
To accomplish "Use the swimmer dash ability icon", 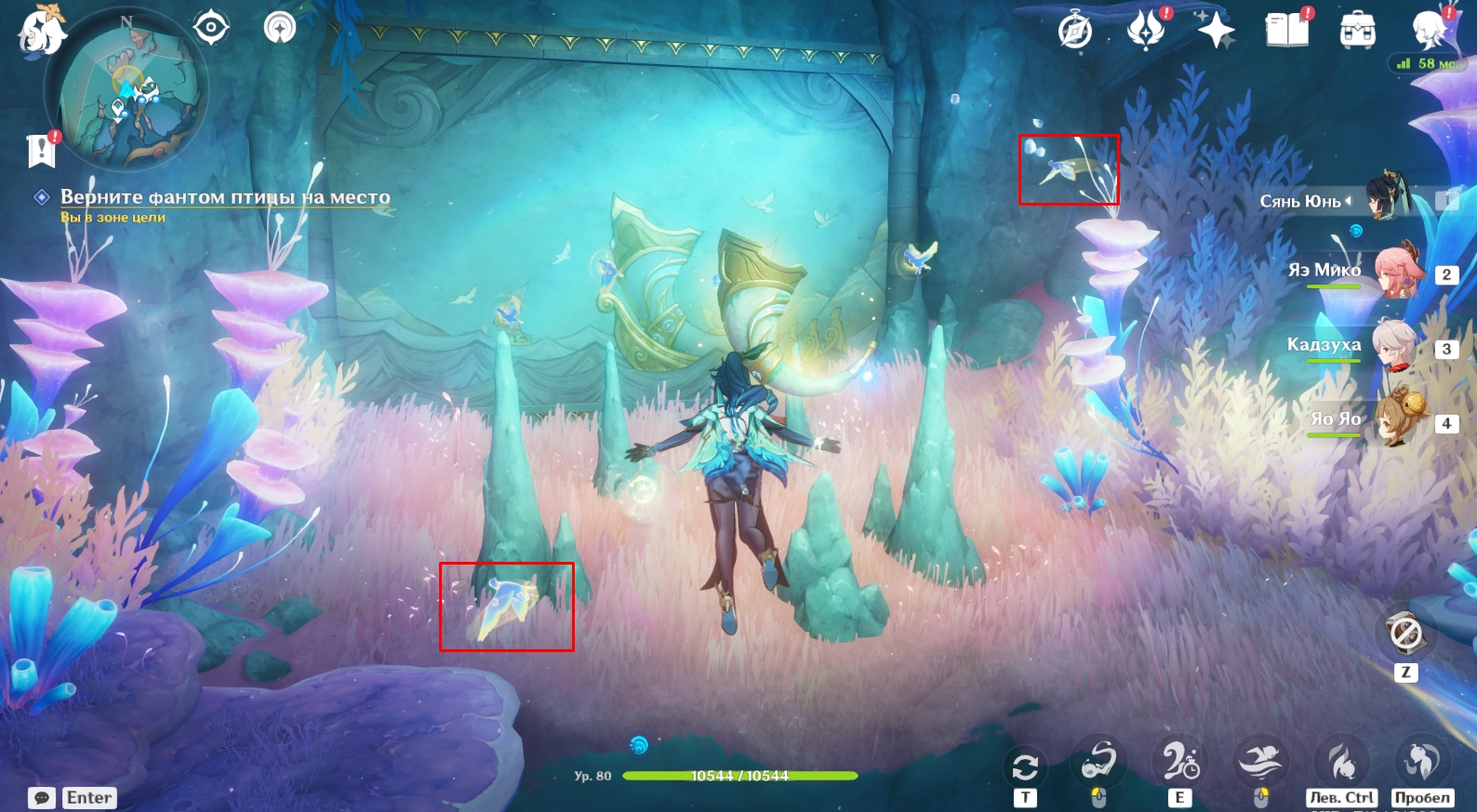I will (x=1260, y=761).
